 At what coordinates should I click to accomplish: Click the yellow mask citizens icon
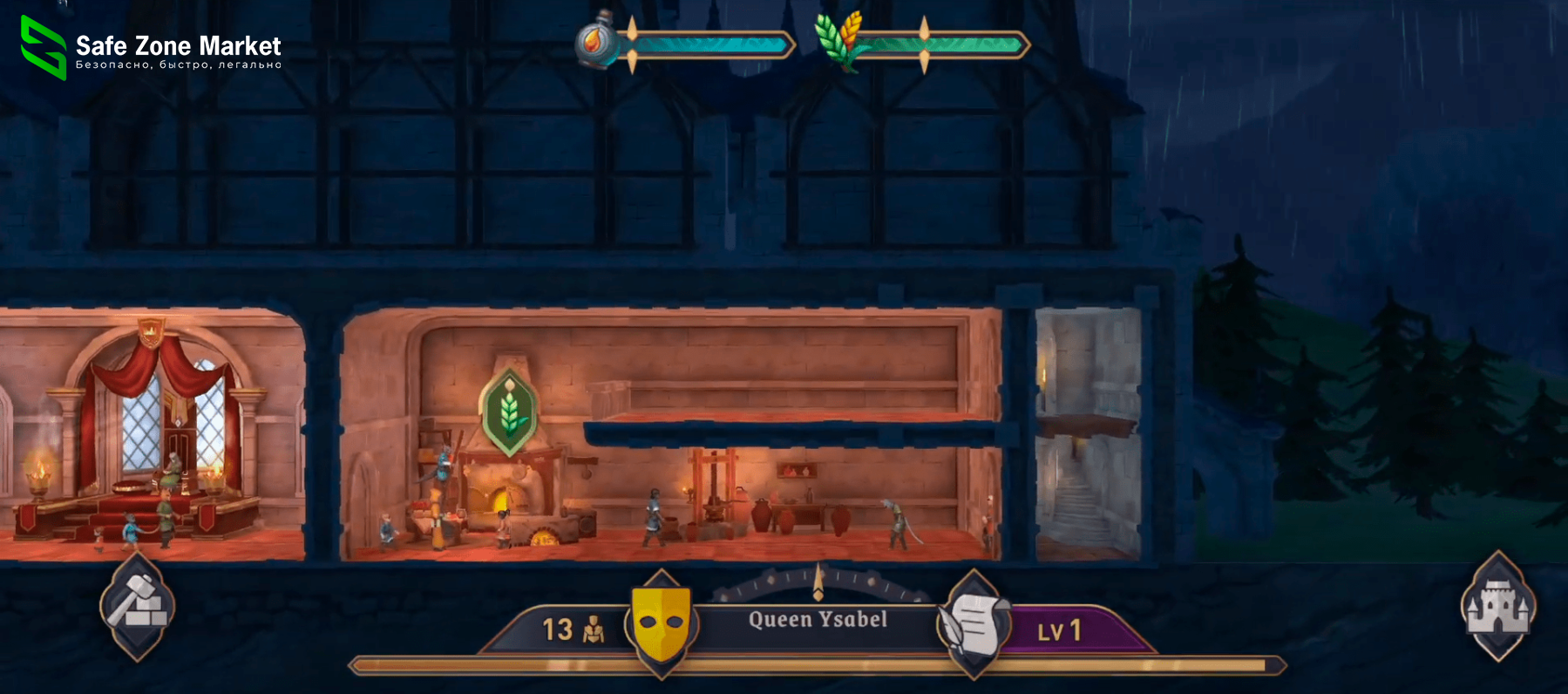click(660, 623)
